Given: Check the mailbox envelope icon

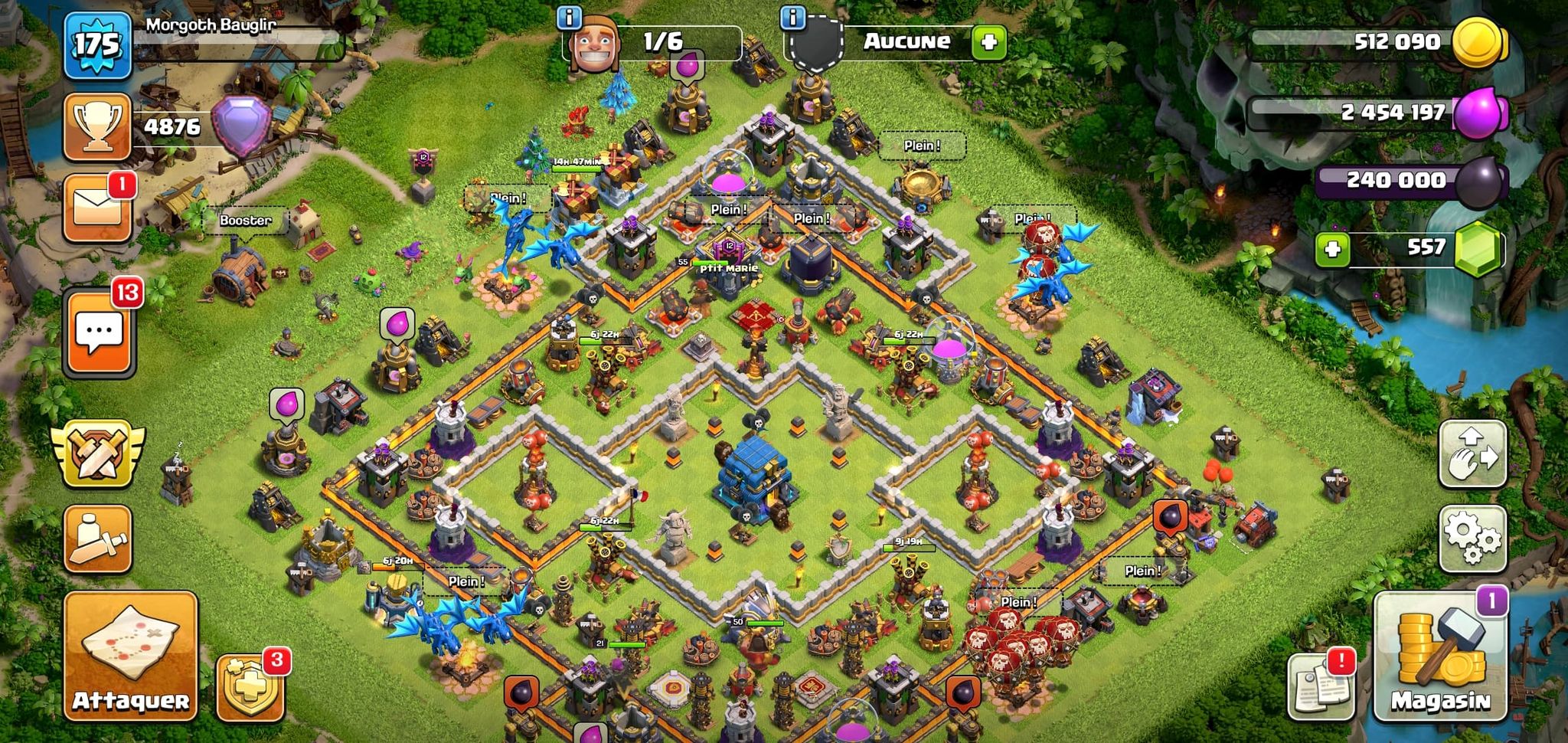Looking at the screenshot, I should (97, 208).
